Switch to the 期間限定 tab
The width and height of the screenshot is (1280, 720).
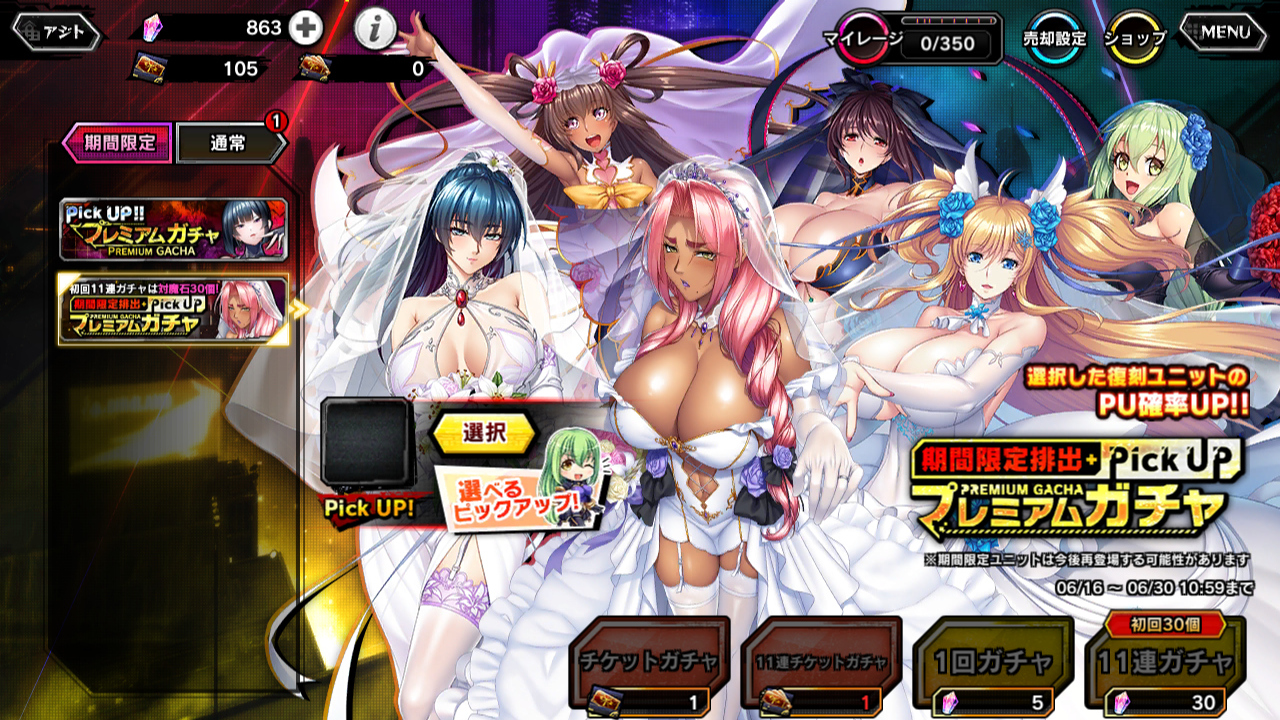118,142
